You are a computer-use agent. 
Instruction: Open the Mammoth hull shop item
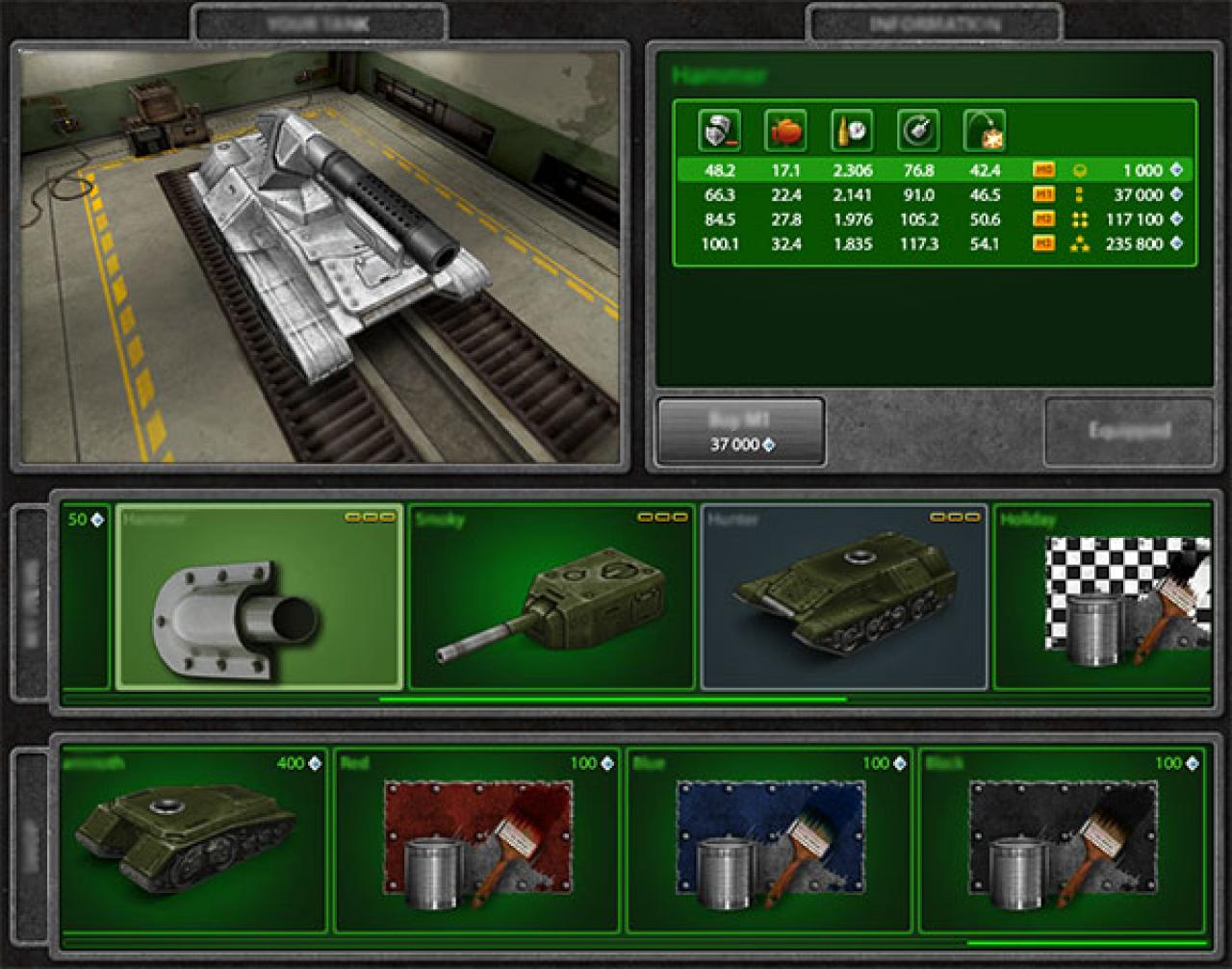pos(192,840)
